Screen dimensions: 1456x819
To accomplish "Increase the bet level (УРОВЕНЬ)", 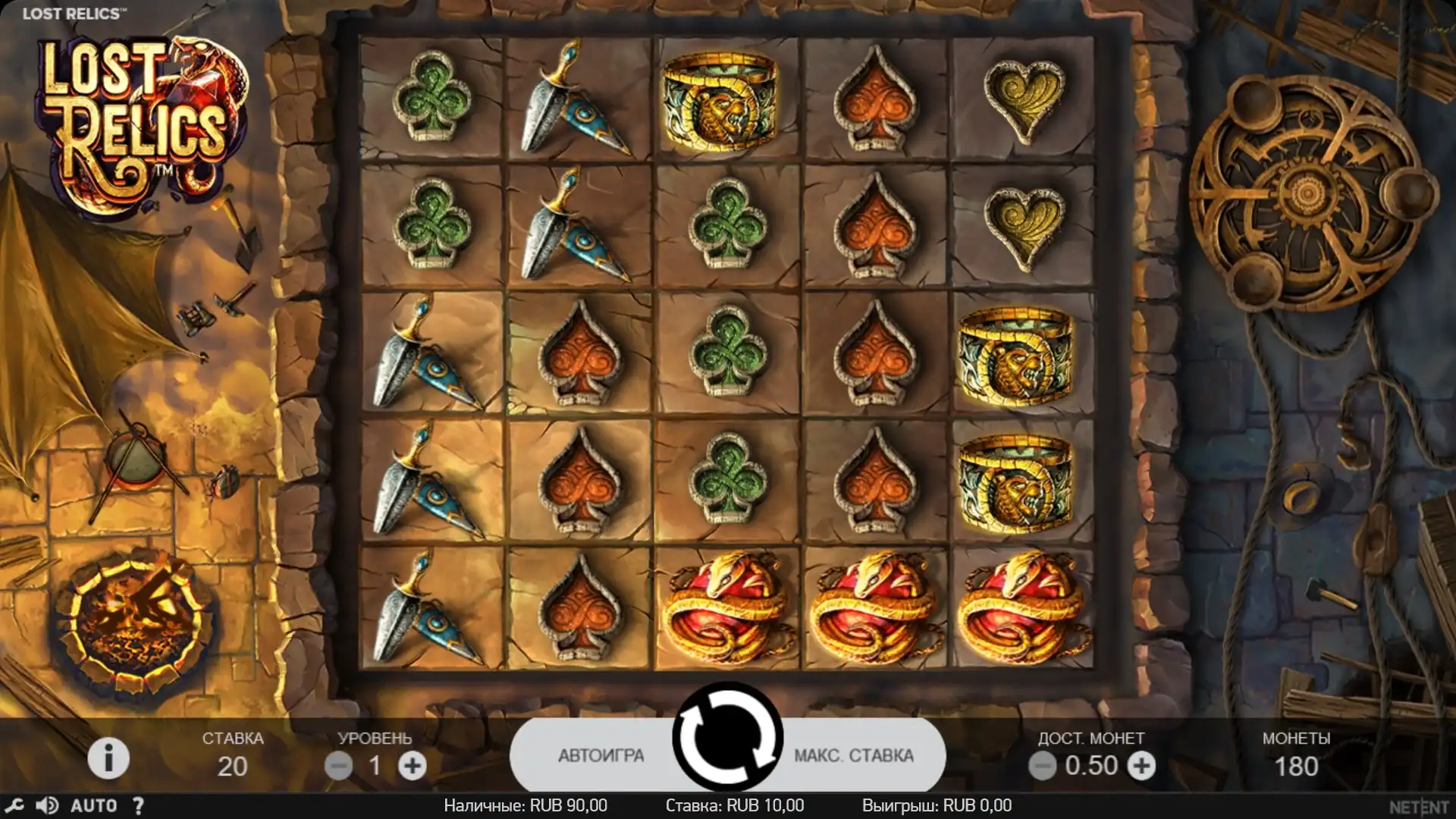I will point(413,766).
